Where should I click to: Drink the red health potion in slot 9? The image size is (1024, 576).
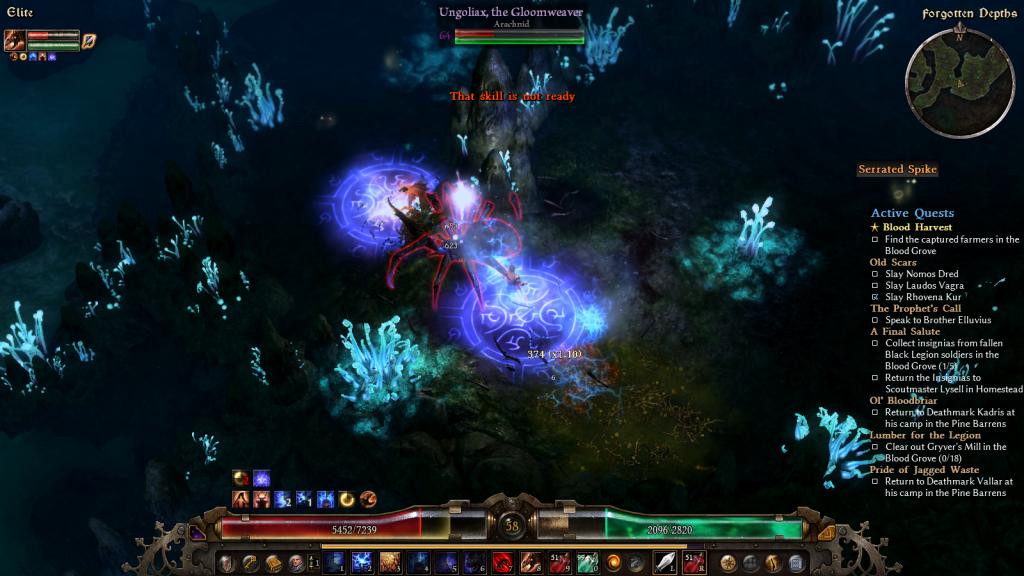[x=558, y=562]
